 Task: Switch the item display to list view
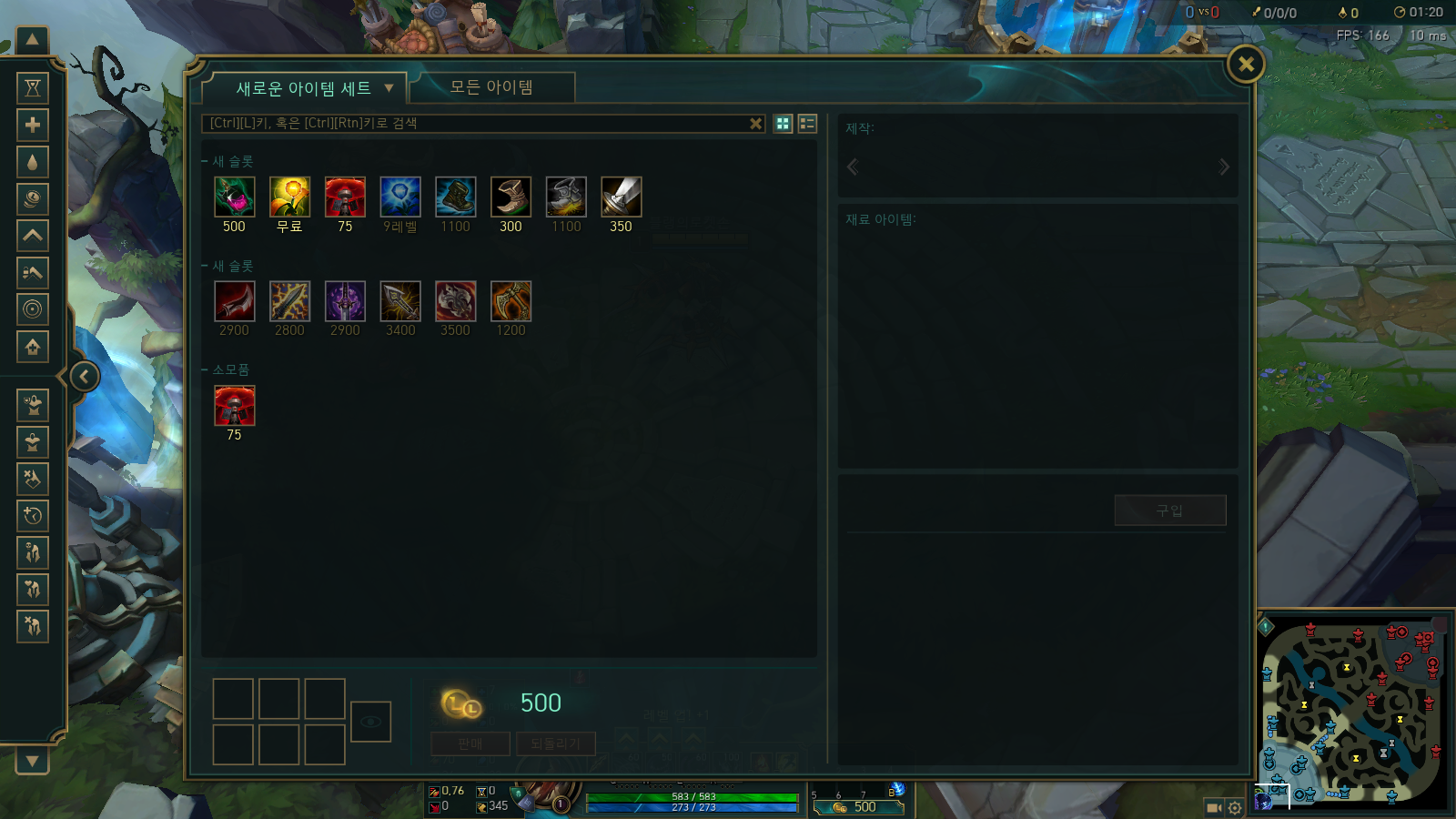coord(807,124)
